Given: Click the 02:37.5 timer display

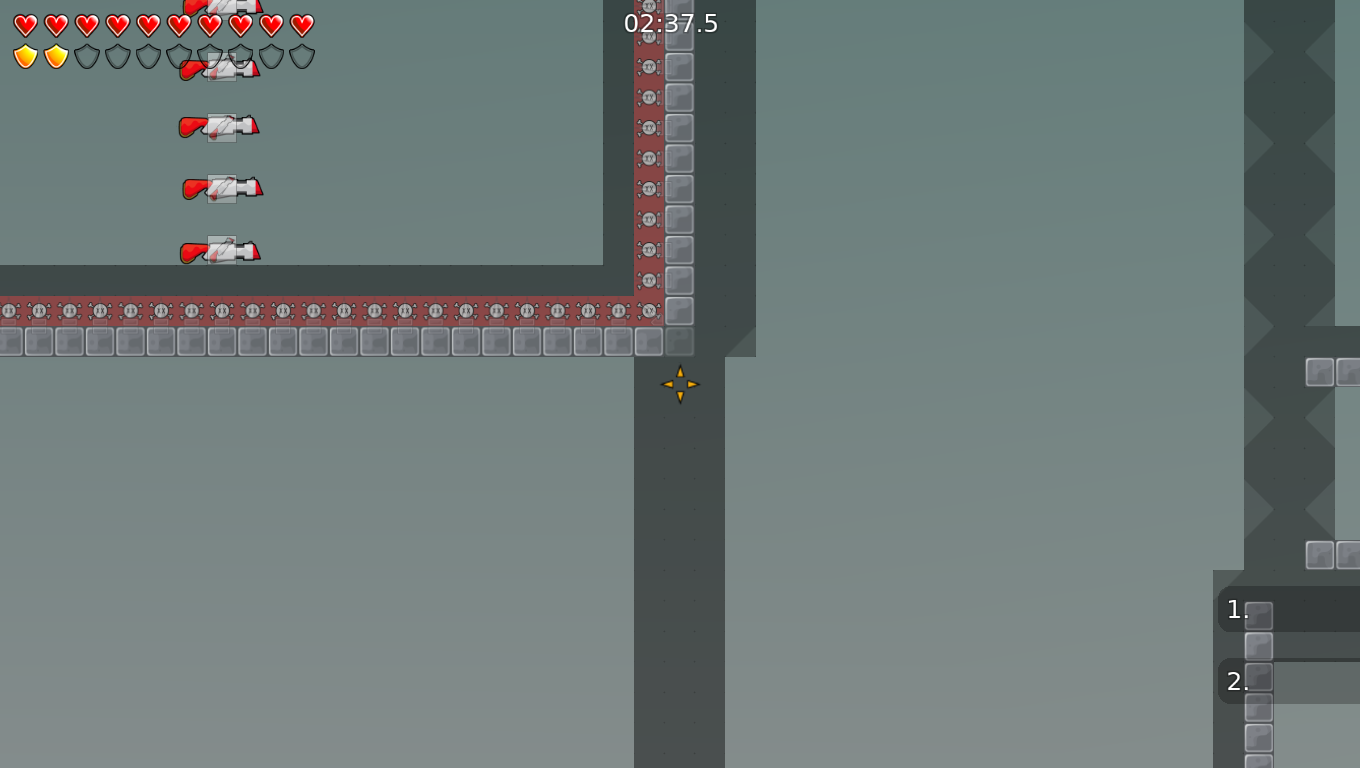Looking at the screenshot, I should tap(670, 23).
